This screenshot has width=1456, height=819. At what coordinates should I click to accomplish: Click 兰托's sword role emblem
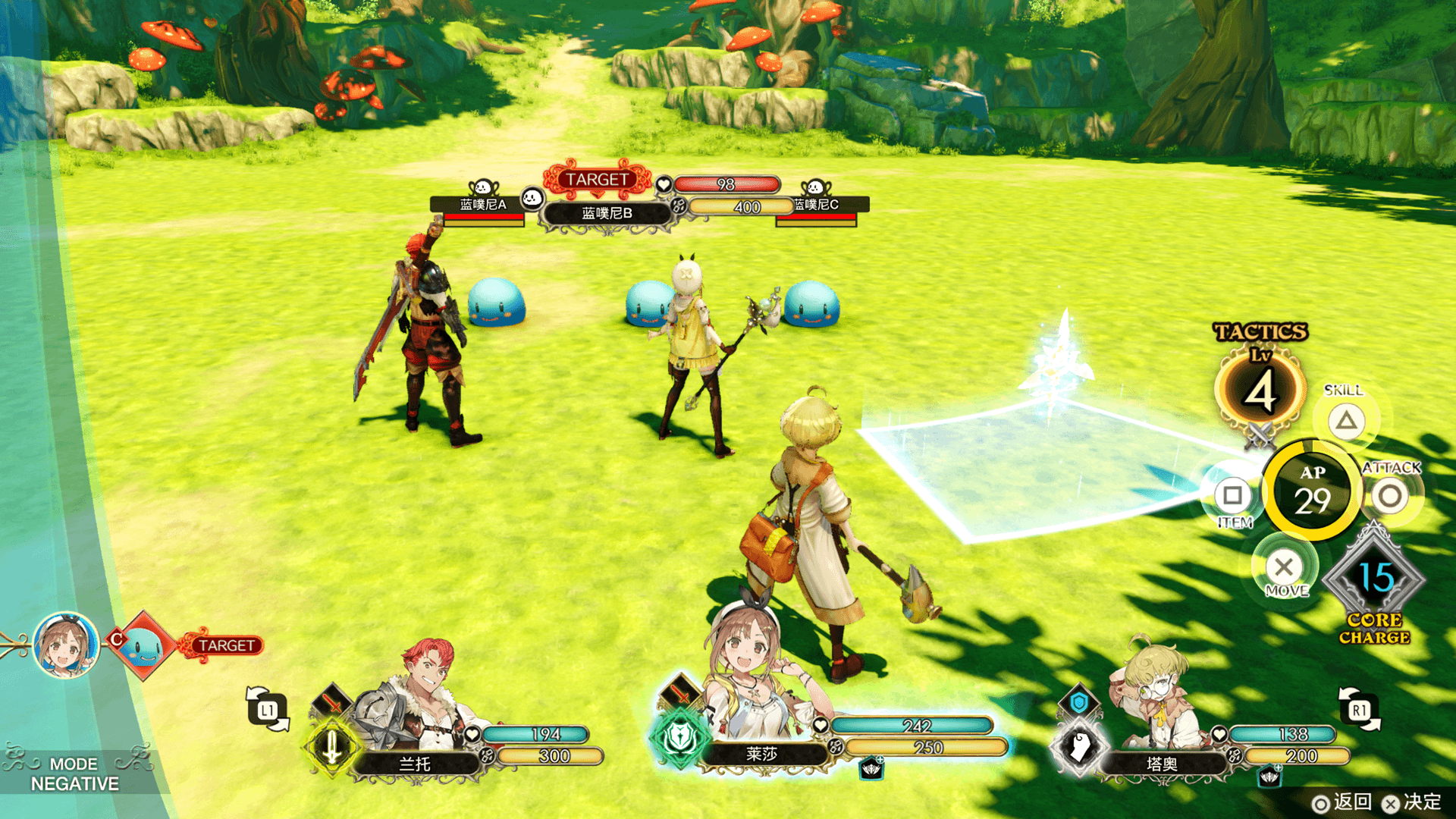tap(331, 748)
